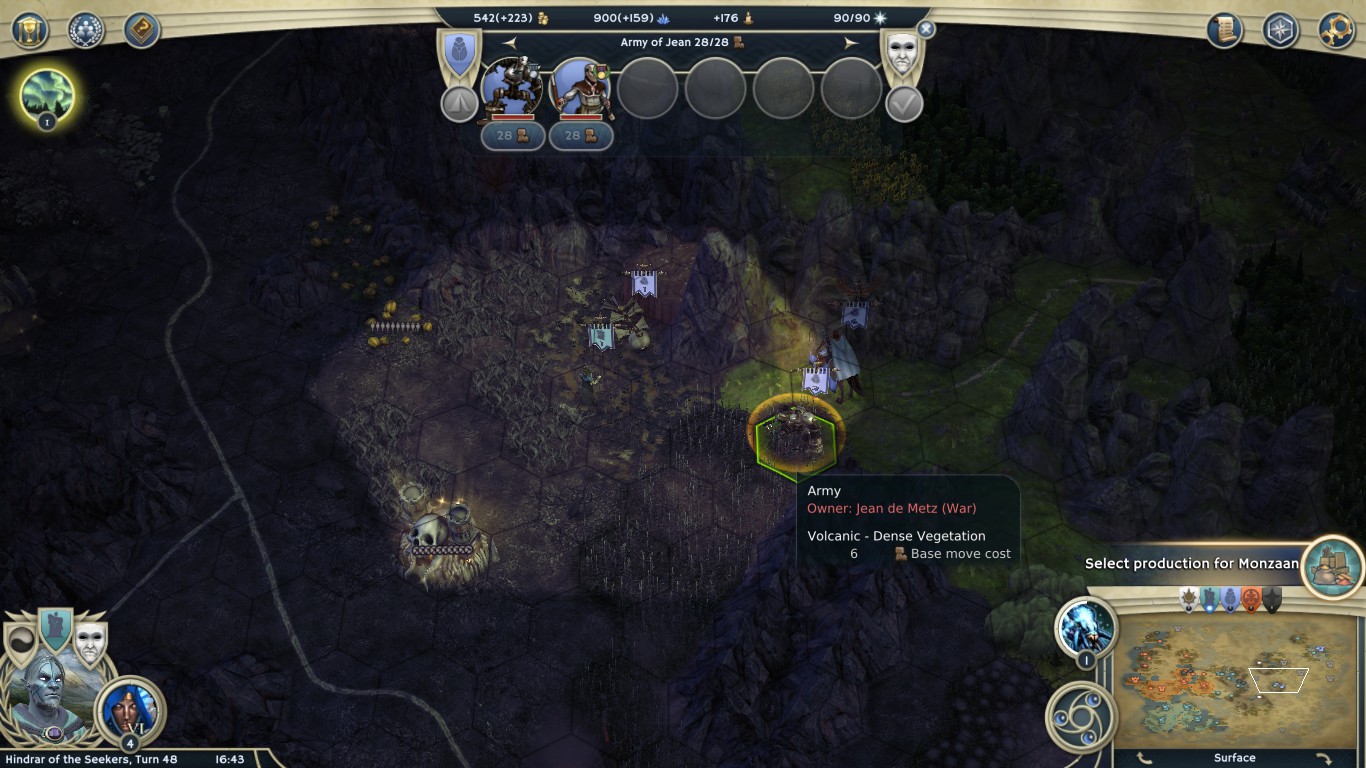Image resolution: width=1366 pixels, height=768 pixels.
Task: Click the checkmark confirm button
Action: pos(904,104)
